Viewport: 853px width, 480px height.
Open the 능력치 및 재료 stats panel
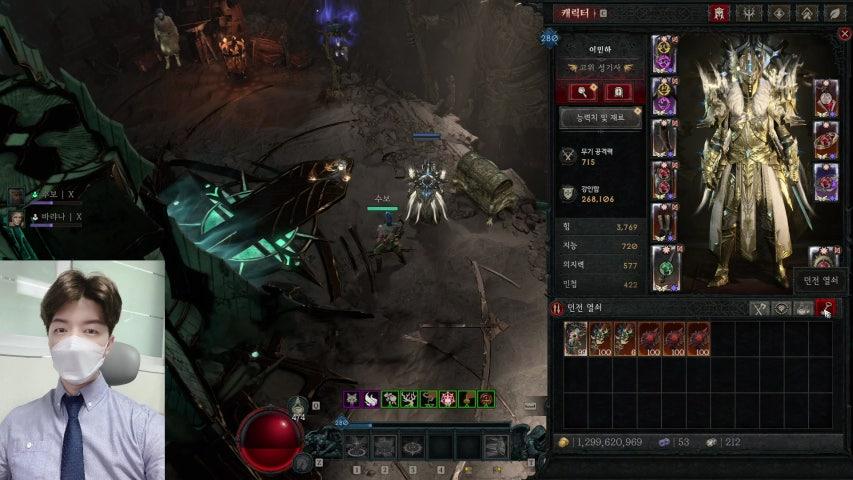(x=601, y=118)
